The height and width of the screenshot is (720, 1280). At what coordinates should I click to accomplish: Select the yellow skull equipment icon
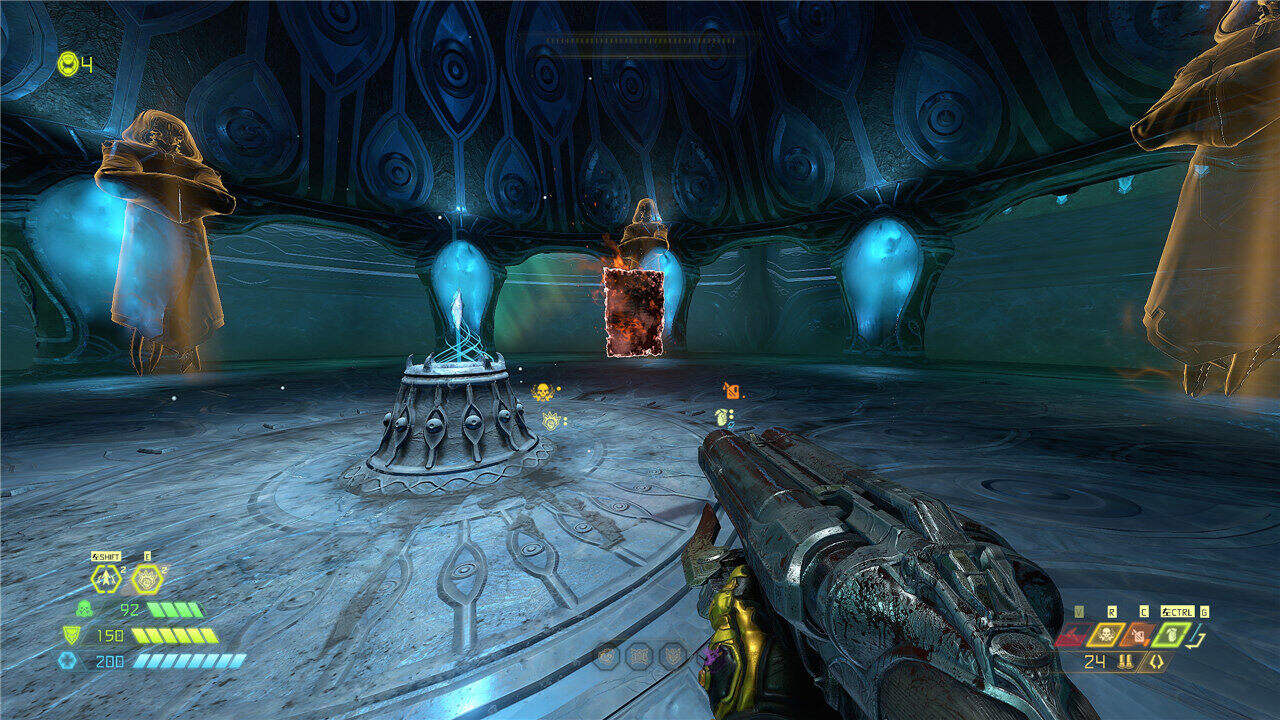(x=1107, y=634)
